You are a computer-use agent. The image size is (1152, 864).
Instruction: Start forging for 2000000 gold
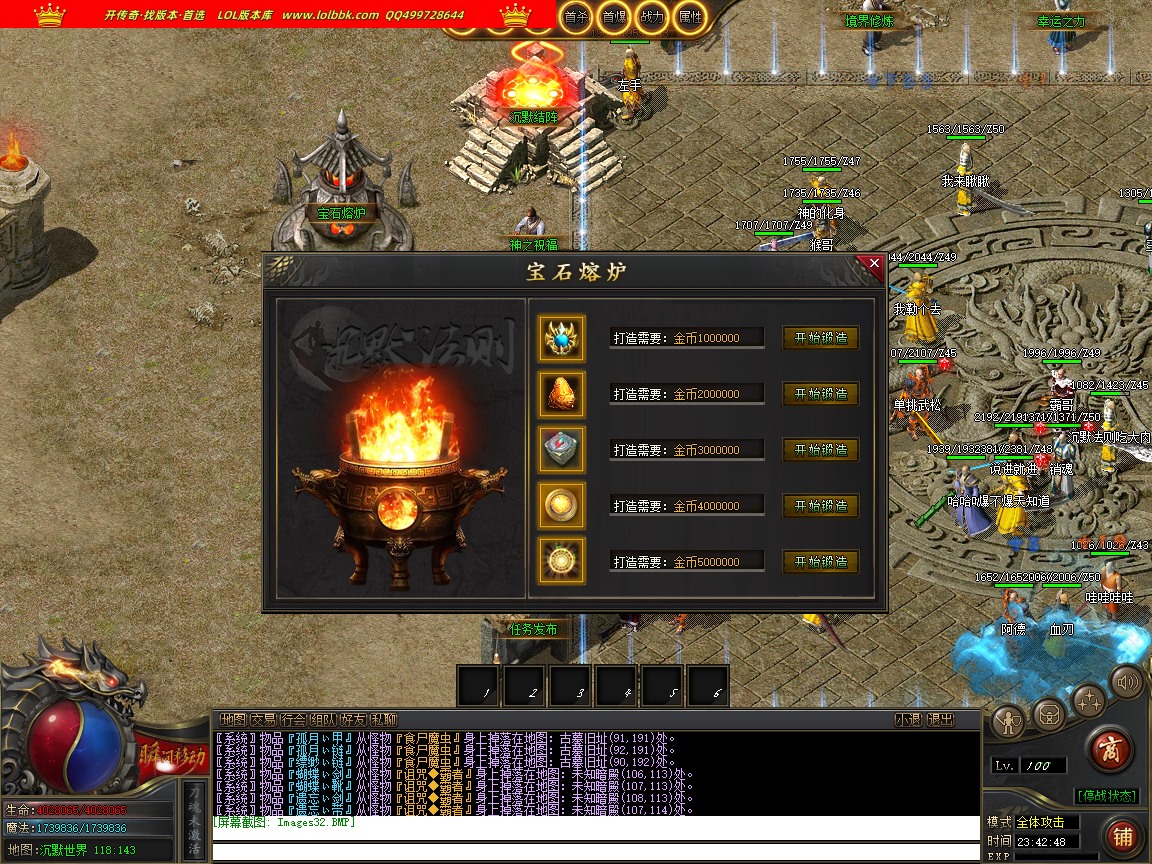(x=820, y=394)
